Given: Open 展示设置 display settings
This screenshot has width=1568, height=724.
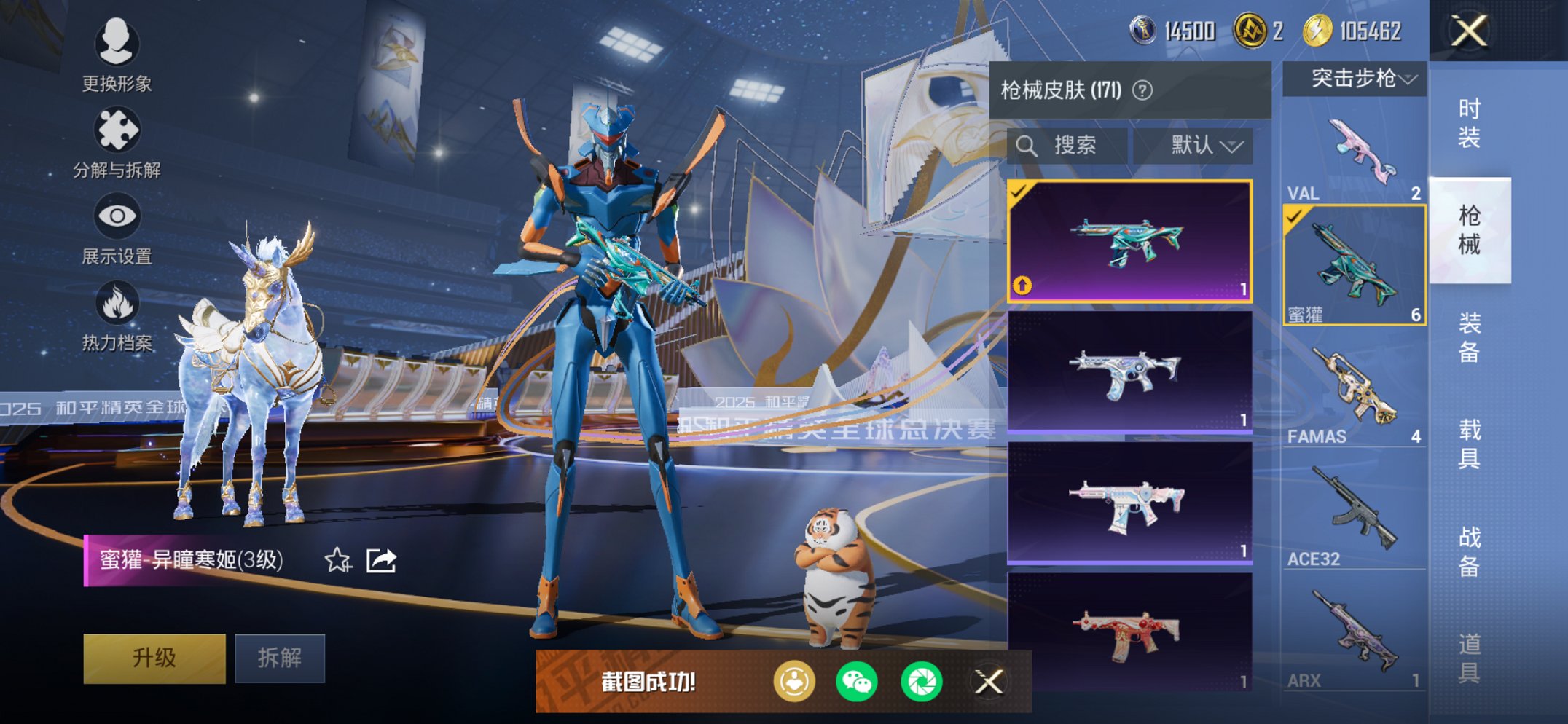Looking at the screenshot, I should (117, 228).
